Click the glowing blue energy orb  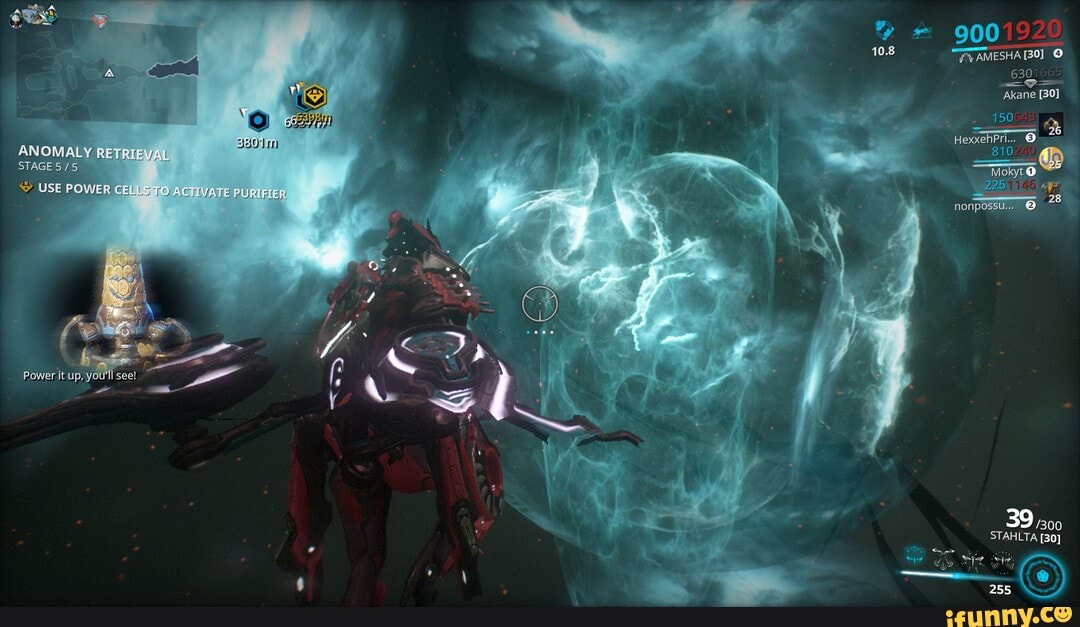1043,577
